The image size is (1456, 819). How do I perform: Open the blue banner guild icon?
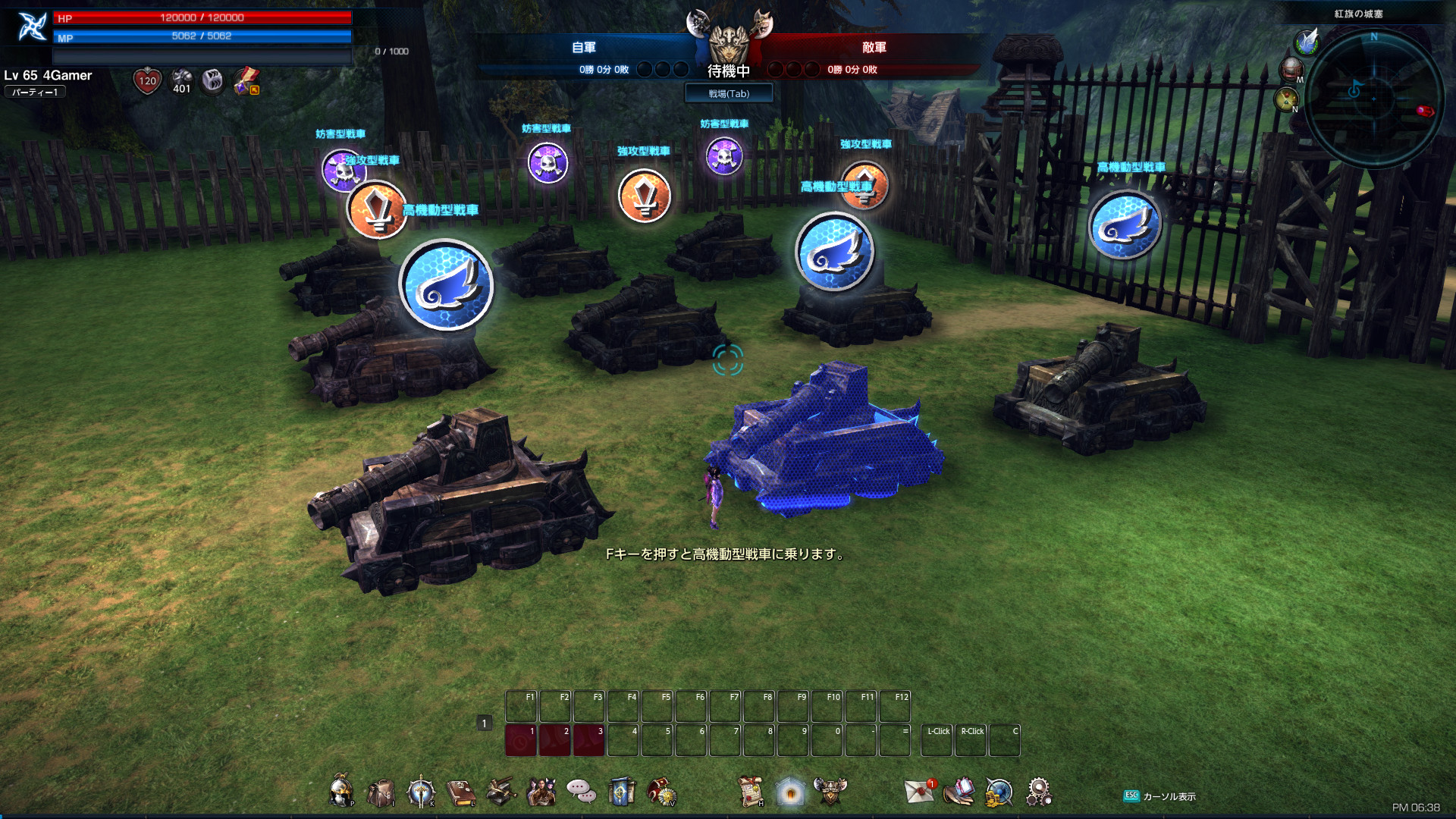click(x=621, y=792)
